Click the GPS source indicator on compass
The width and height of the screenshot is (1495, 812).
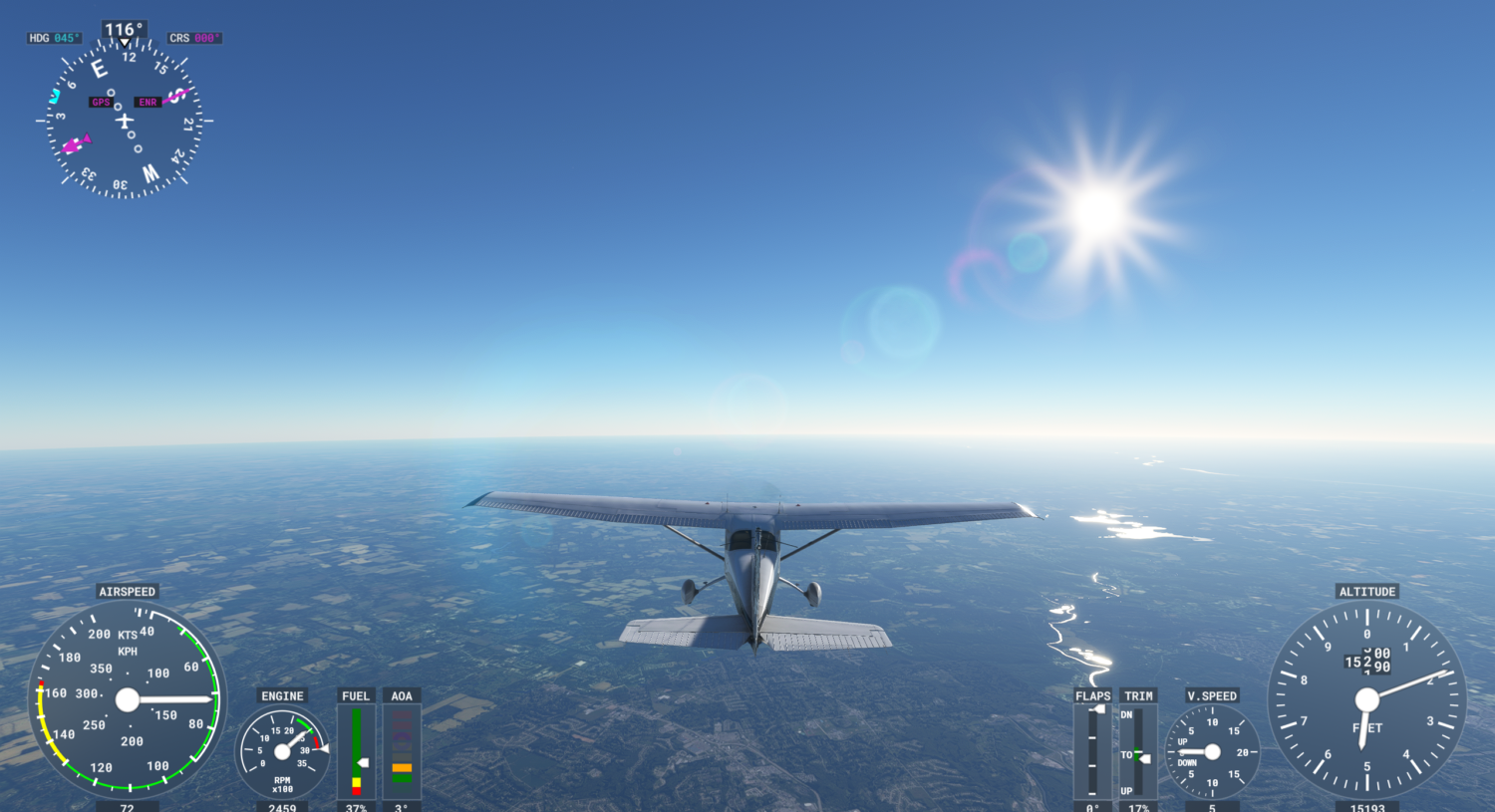(x=100, y=102)
